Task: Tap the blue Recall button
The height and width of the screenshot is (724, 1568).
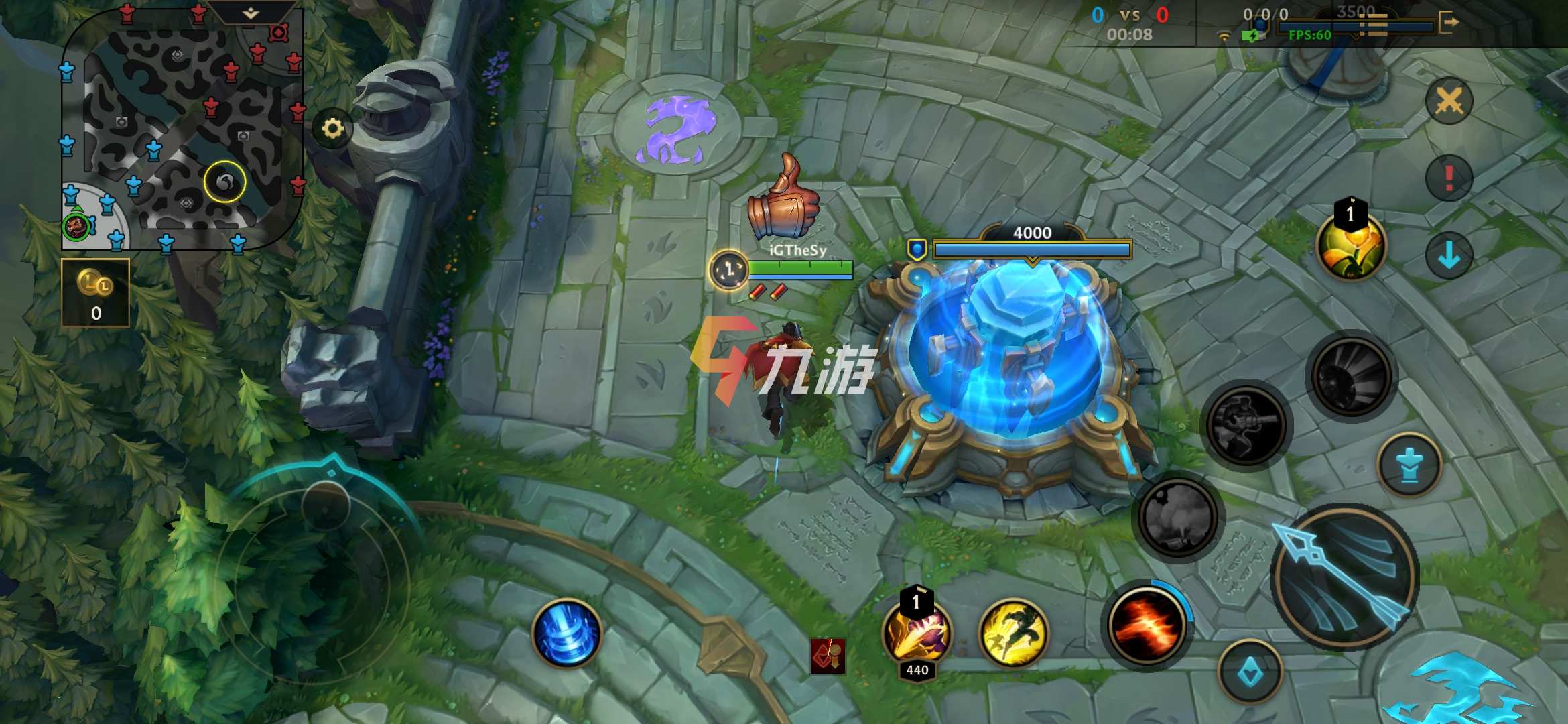Action: (566, 633)
